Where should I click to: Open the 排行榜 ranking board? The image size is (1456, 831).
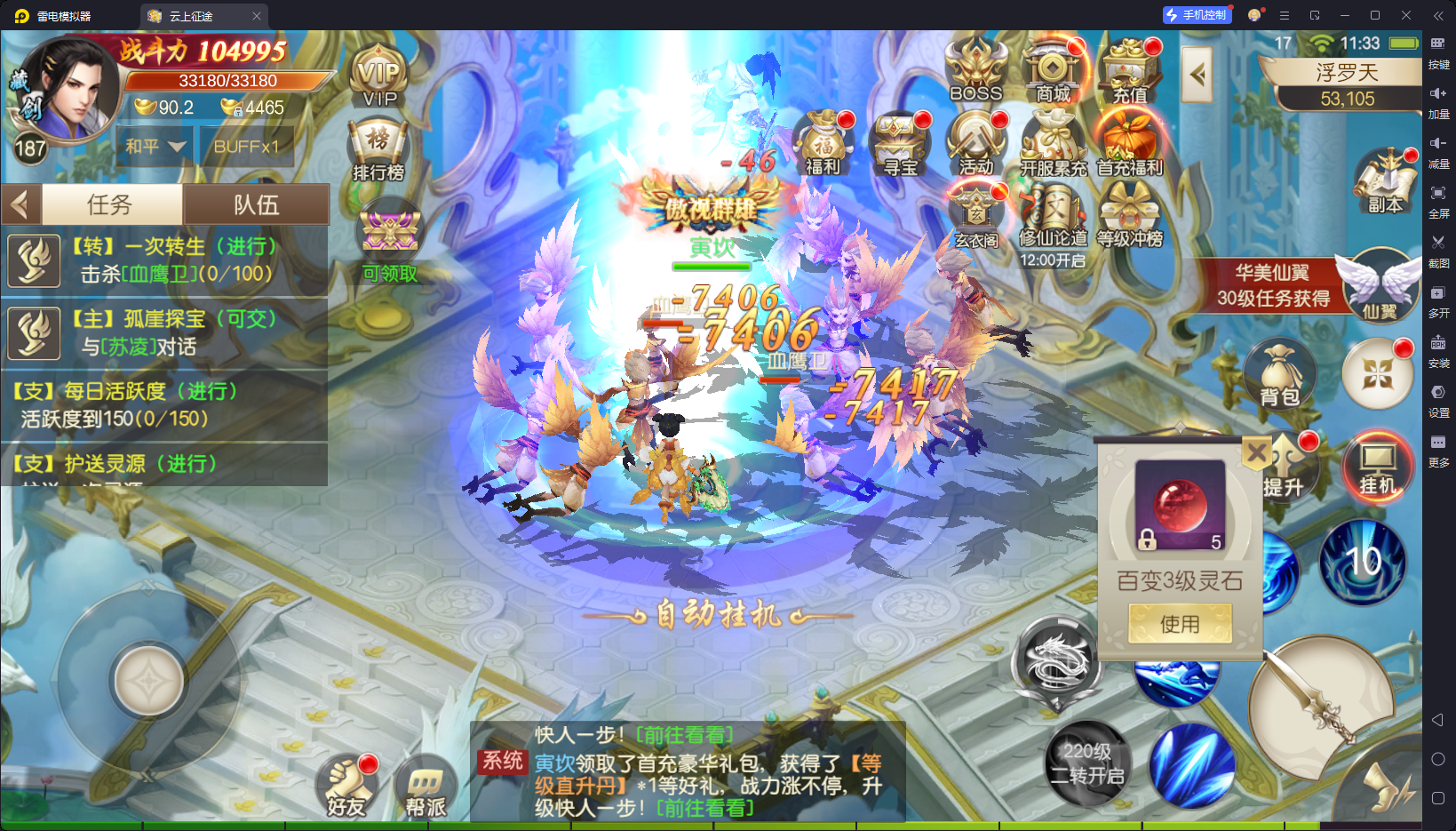[378, 149]
